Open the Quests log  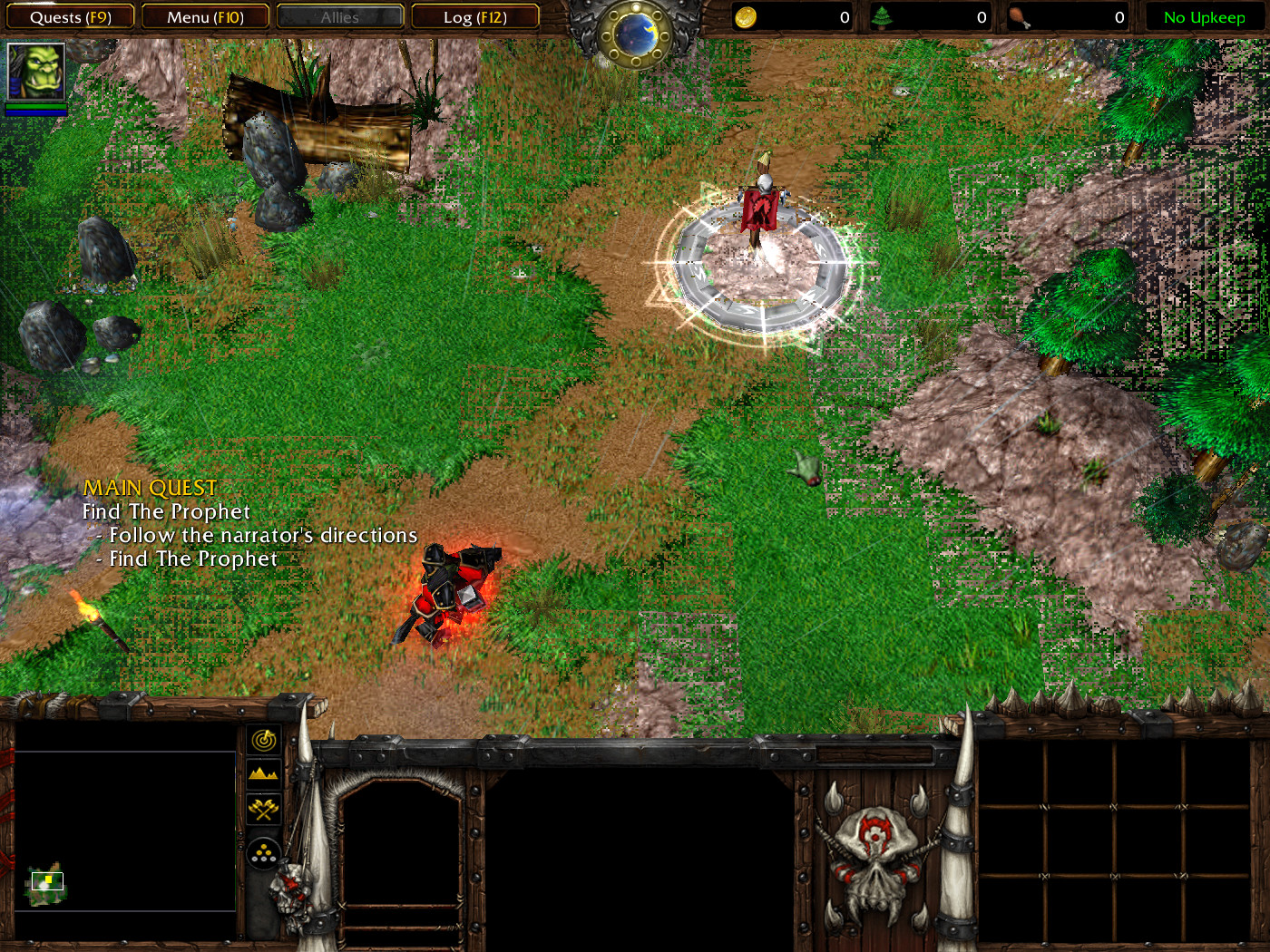click(70, 17)
